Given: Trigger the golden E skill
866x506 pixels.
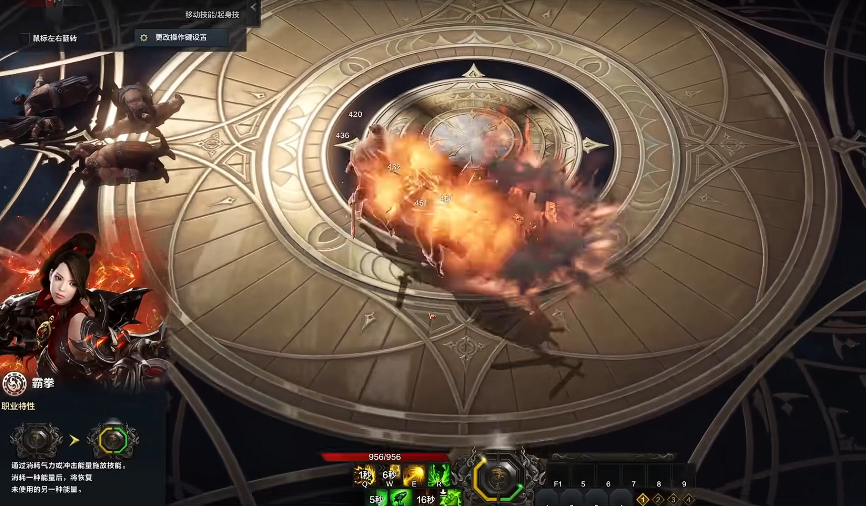Looking at the screenshot, I should coord(413,476).
